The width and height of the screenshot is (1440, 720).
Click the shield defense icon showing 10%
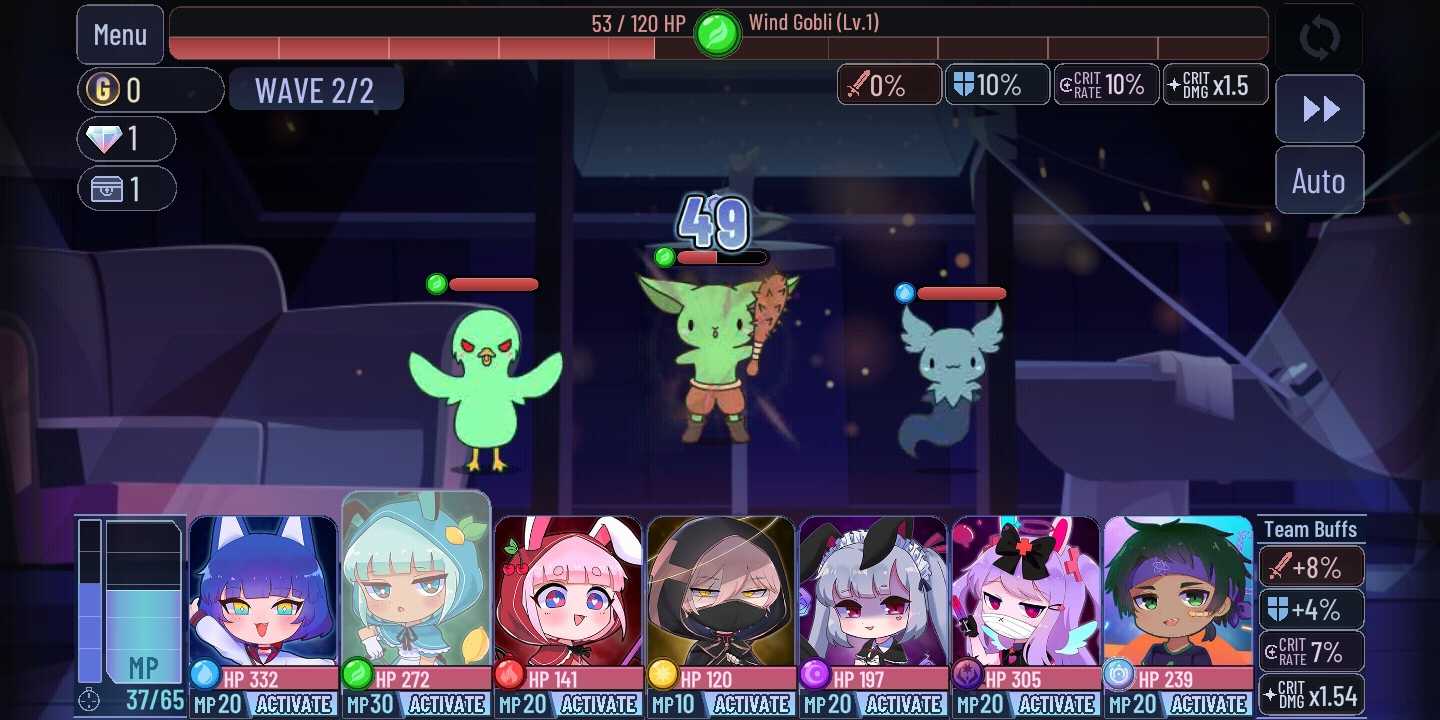click(997, 85)
